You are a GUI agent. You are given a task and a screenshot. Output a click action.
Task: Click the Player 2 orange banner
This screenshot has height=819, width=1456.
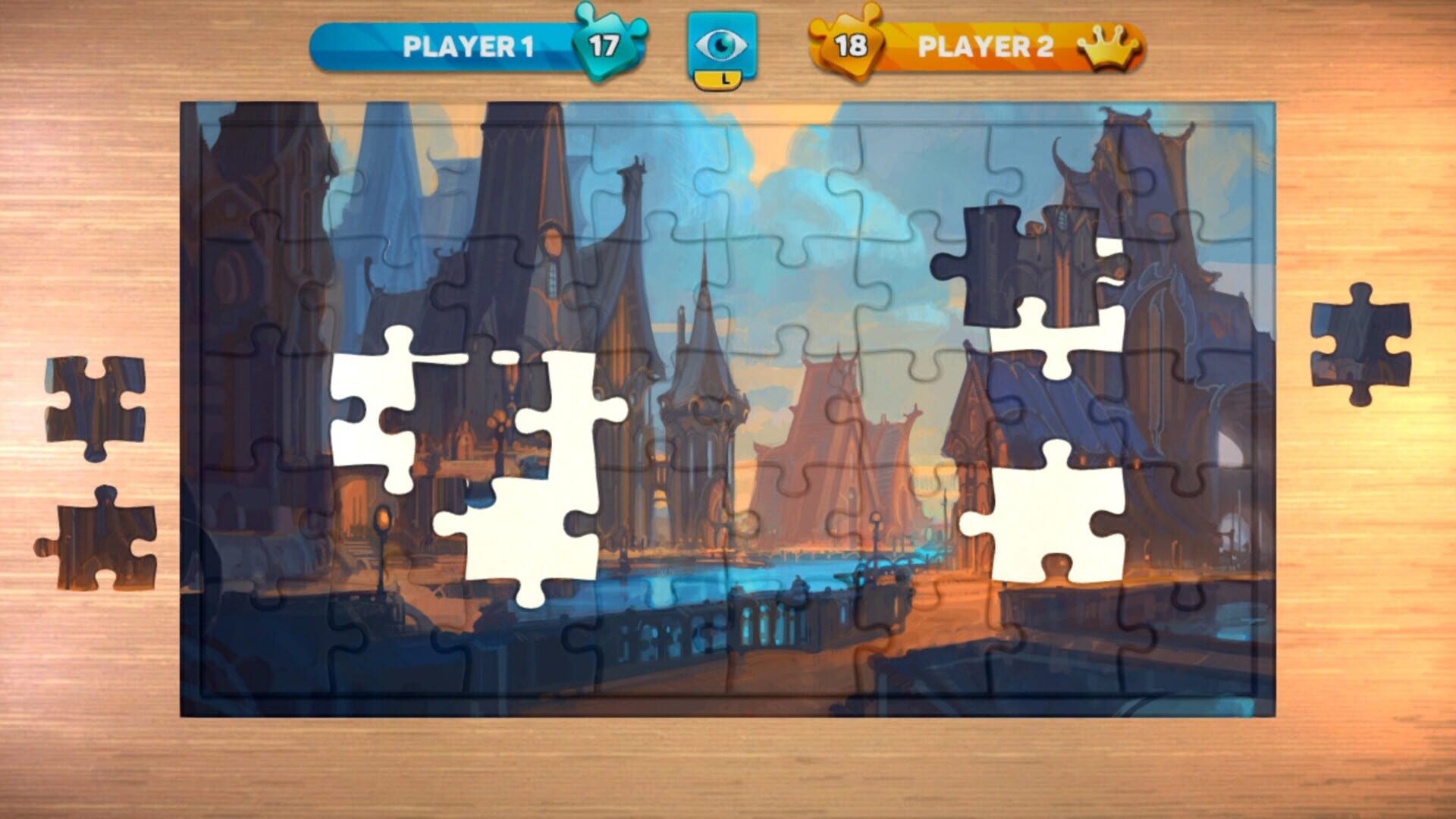coord(986,47)
